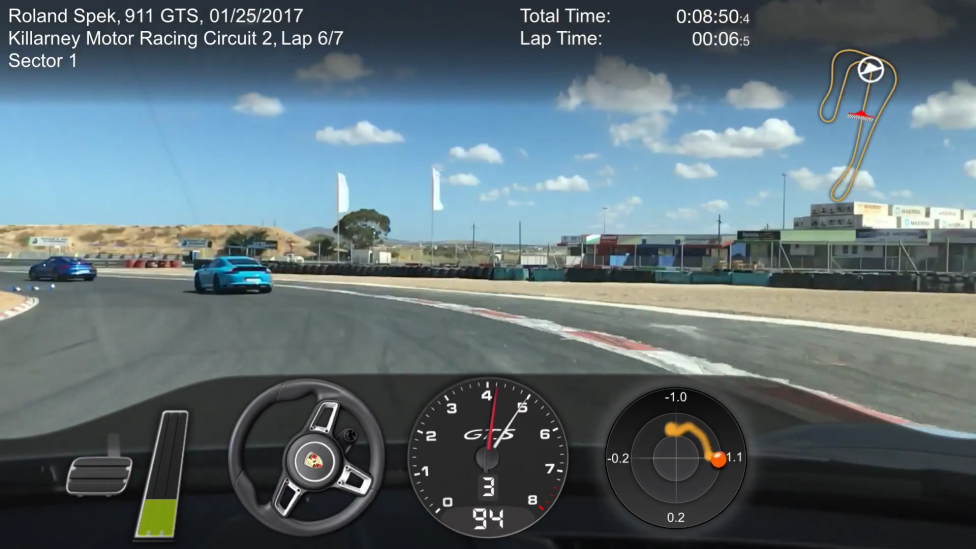Click the GTS tachometer gauge
The width and height of the screenshot is (976, 549).
point(488,456)
